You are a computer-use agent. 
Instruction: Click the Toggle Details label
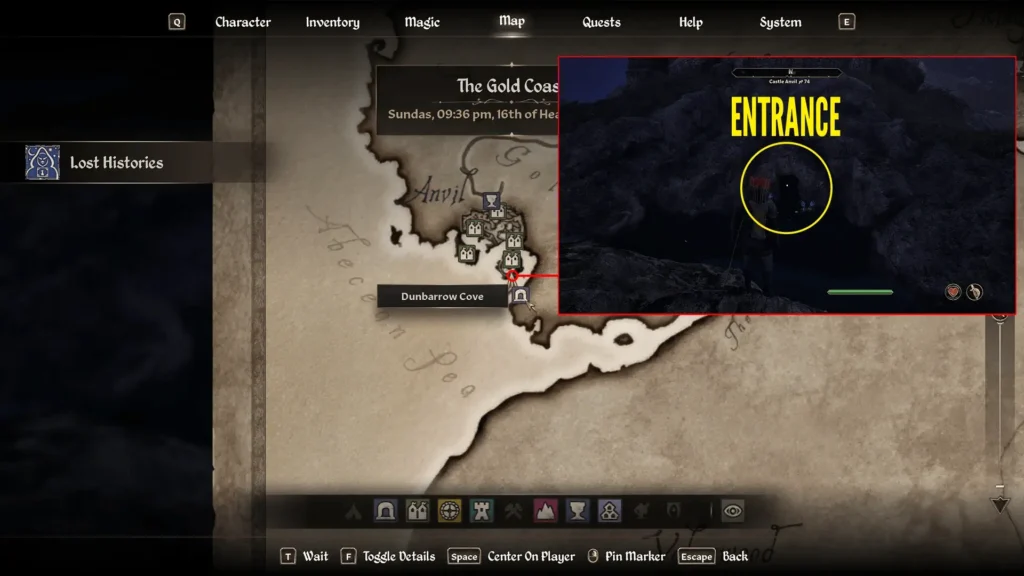(x=398, y=556)
